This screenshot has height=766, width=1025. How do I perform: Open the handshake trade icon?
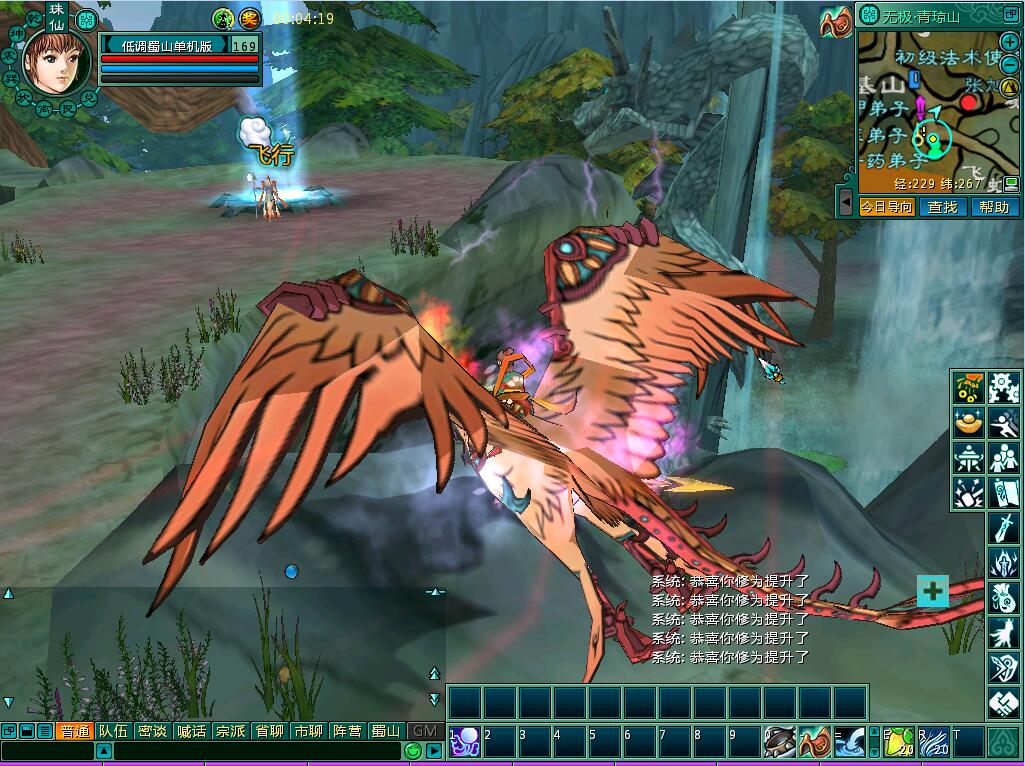point(1003,704)
